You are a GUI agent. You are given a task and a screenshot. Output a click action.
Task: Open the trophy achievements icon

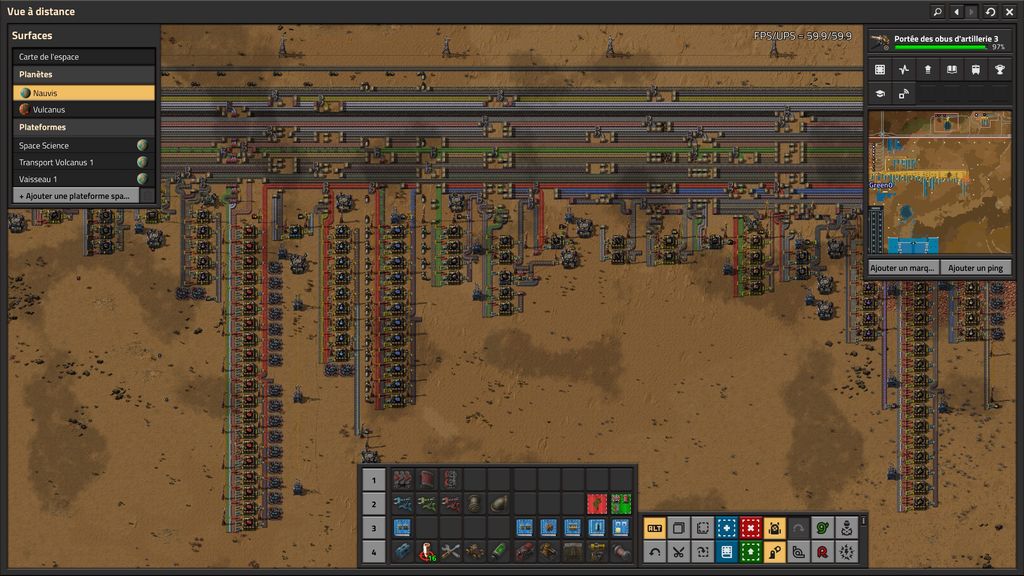pyautogui.click(x=999, y=70)
